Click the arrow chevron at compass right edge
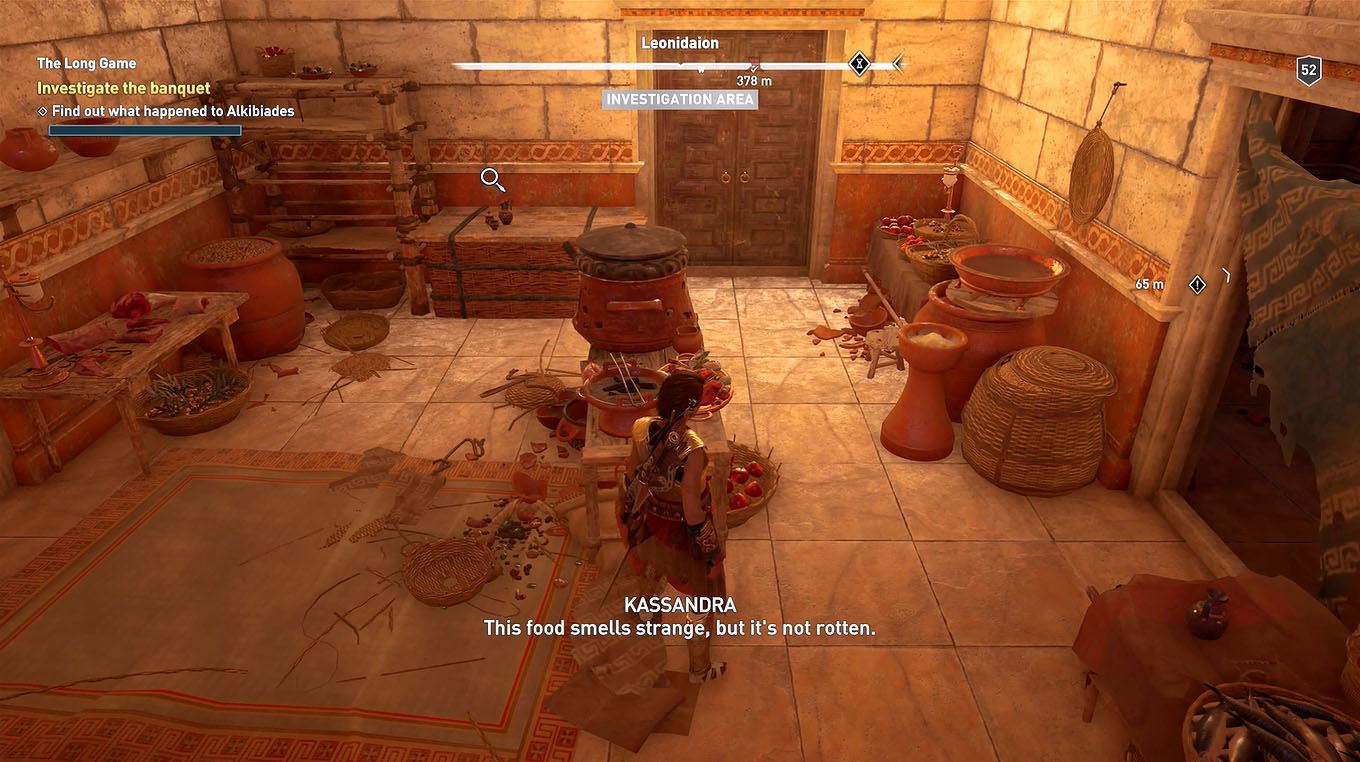Viewport: 1360px width, 762px height. point(896,63)
